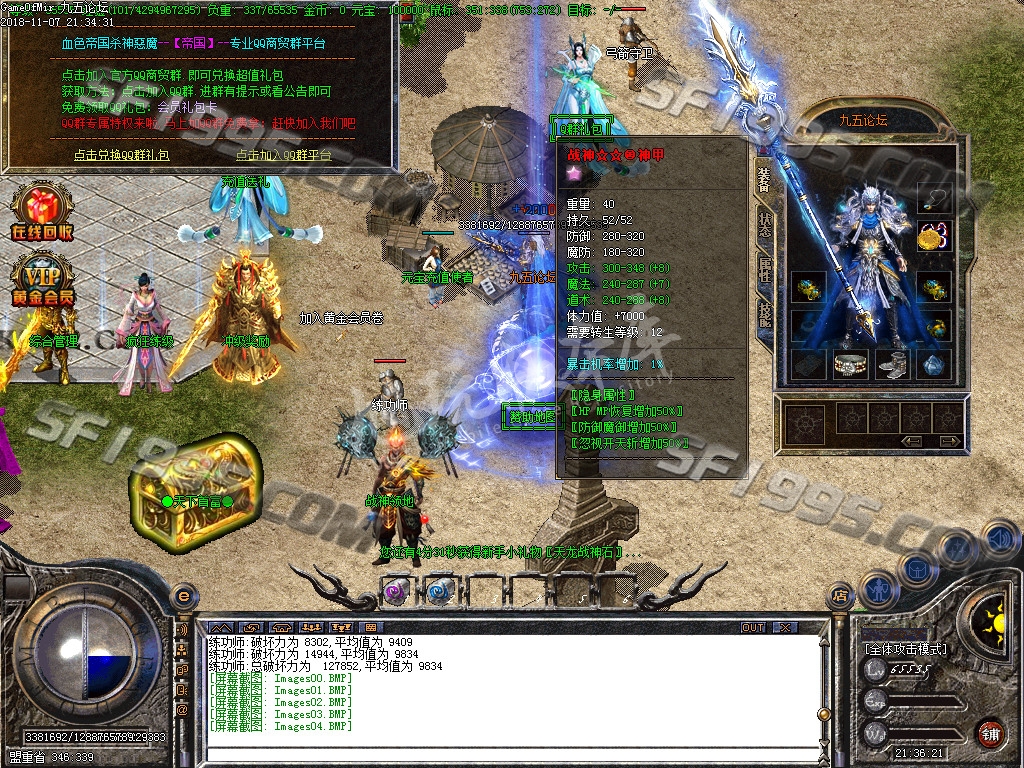Switch to the 属性 attributes tab
Image resolution: width=1024 pixels, height=768 pixels.
pos(765,268)
